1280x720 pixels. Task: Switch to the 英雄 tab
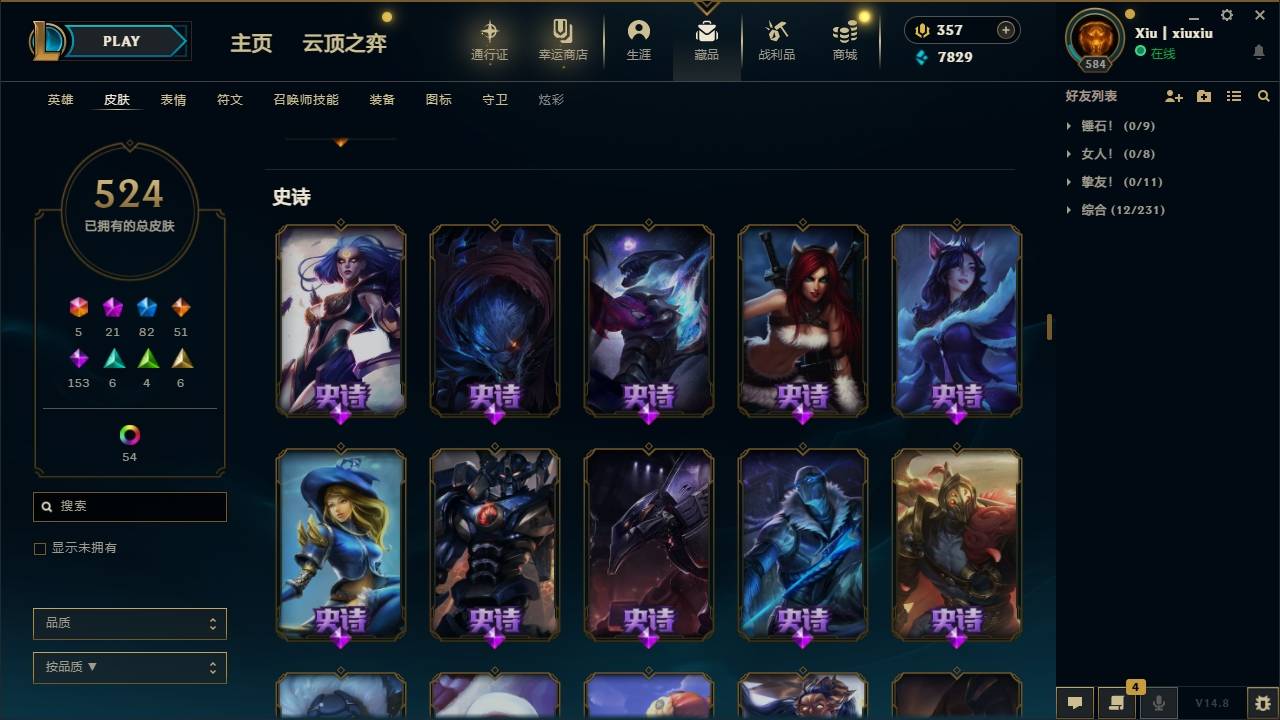click(58, 99)
